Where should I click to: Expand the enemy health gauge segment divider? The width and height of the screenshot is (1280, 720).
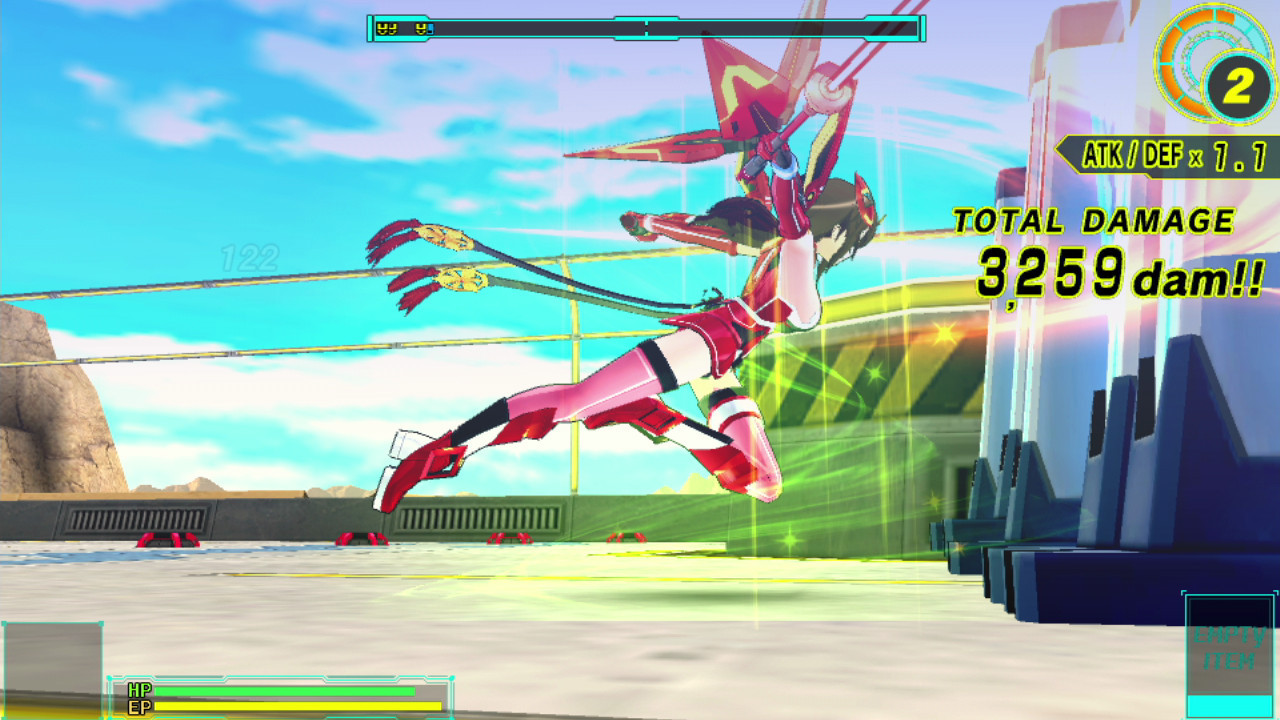click(x=646, y=28)
